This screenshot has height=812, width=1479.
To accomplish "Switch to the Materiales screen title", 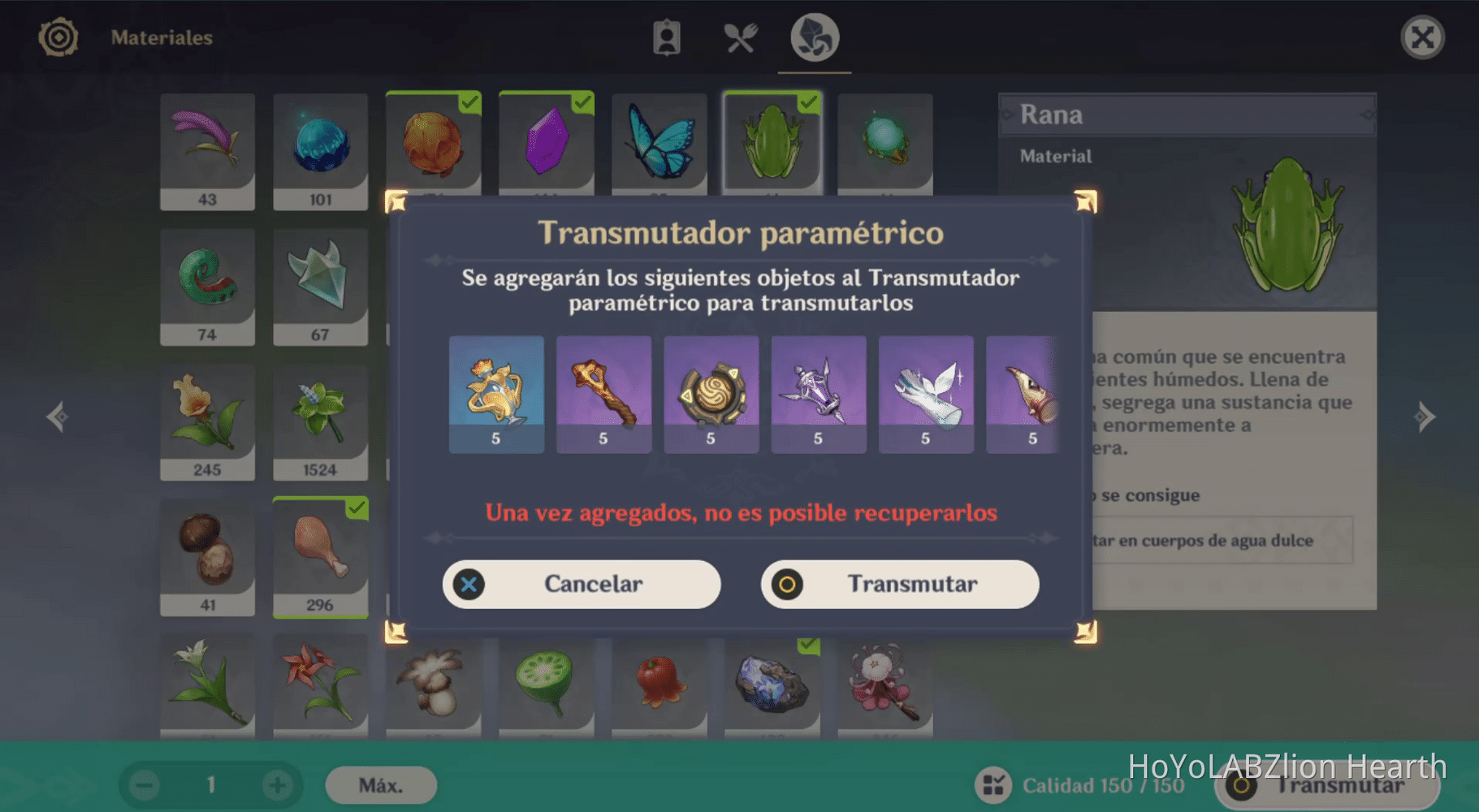I will point(162,37).
